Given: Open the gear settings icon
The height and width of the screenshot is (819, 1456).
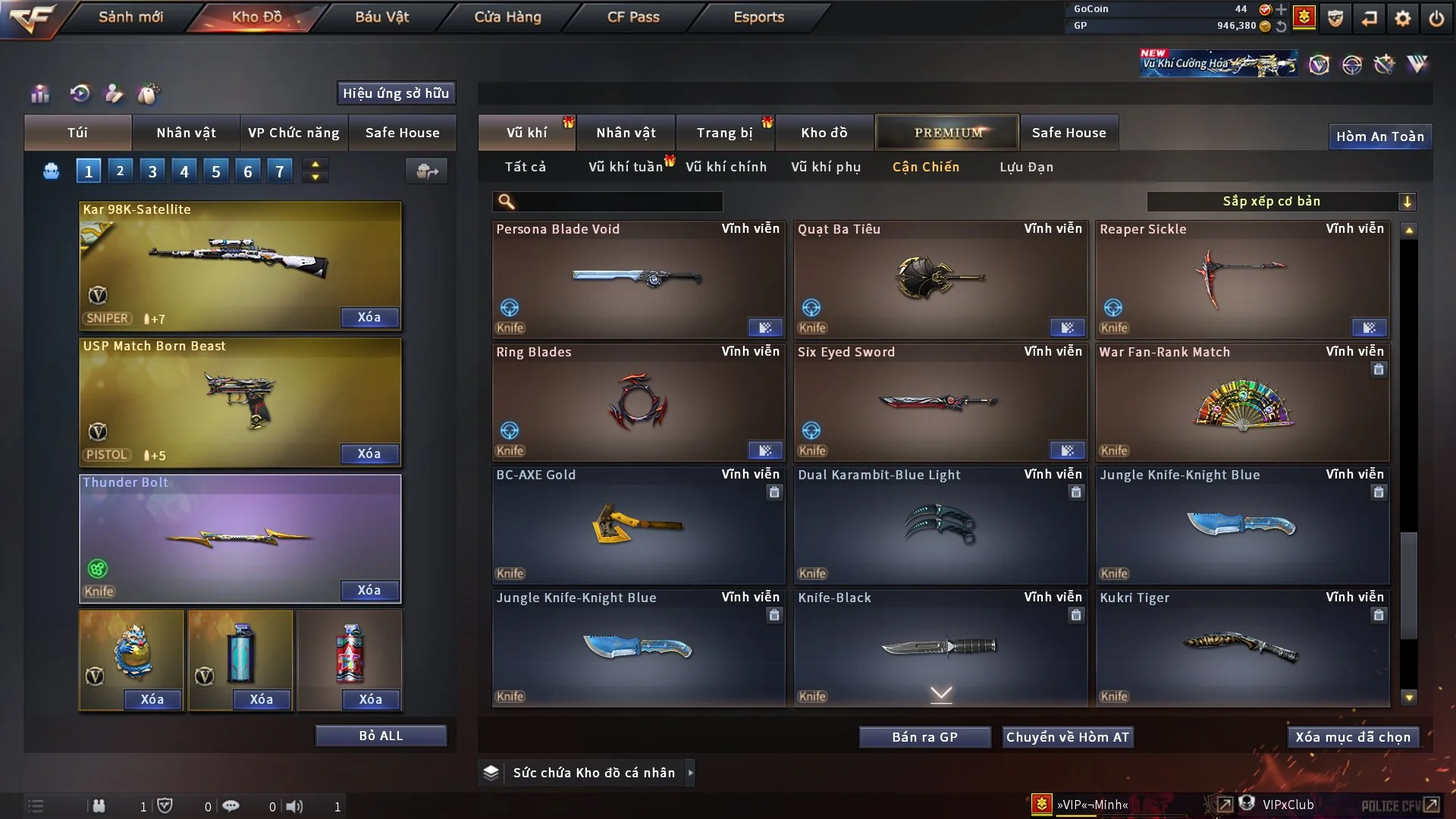Looking at the screenshot, I should pos(1403,18).
